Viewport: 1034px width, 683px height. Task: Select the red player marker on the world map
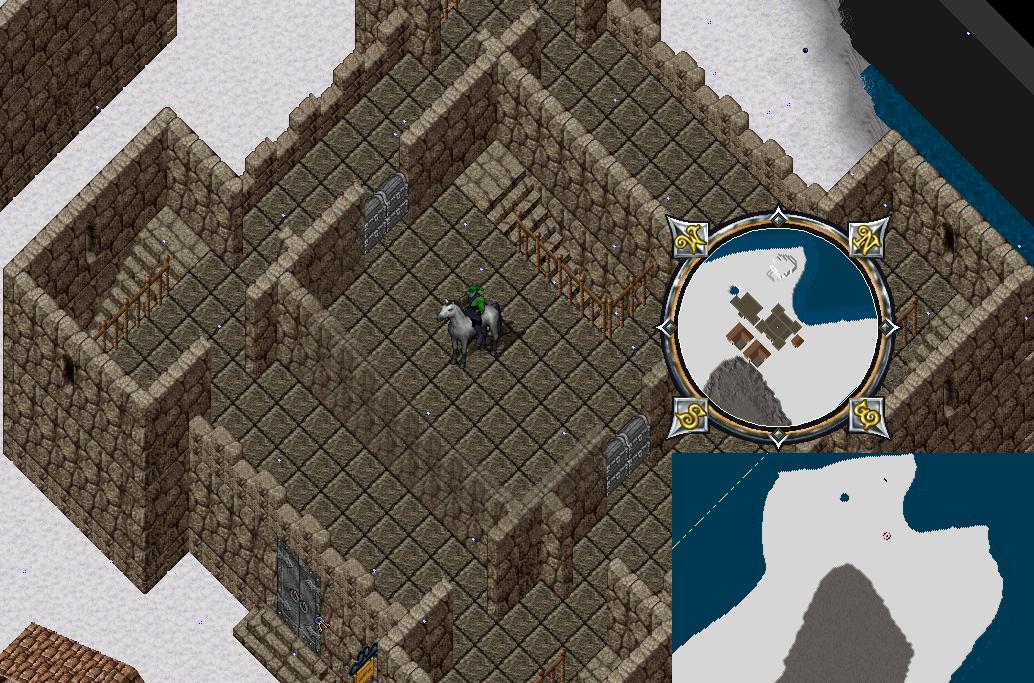point(887,536)
